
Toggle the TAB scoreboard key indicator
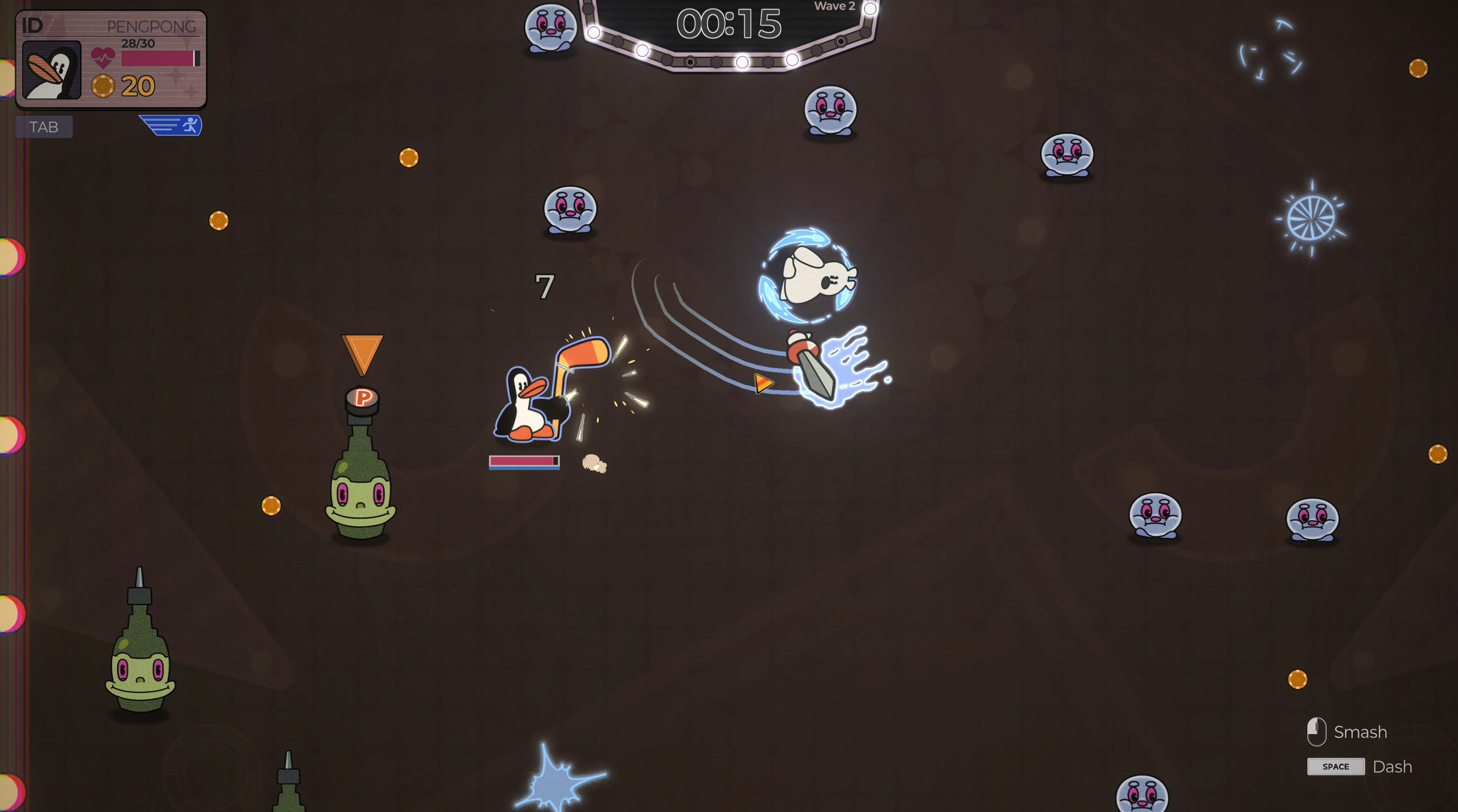pyautogui.click(x=43, y=126)
